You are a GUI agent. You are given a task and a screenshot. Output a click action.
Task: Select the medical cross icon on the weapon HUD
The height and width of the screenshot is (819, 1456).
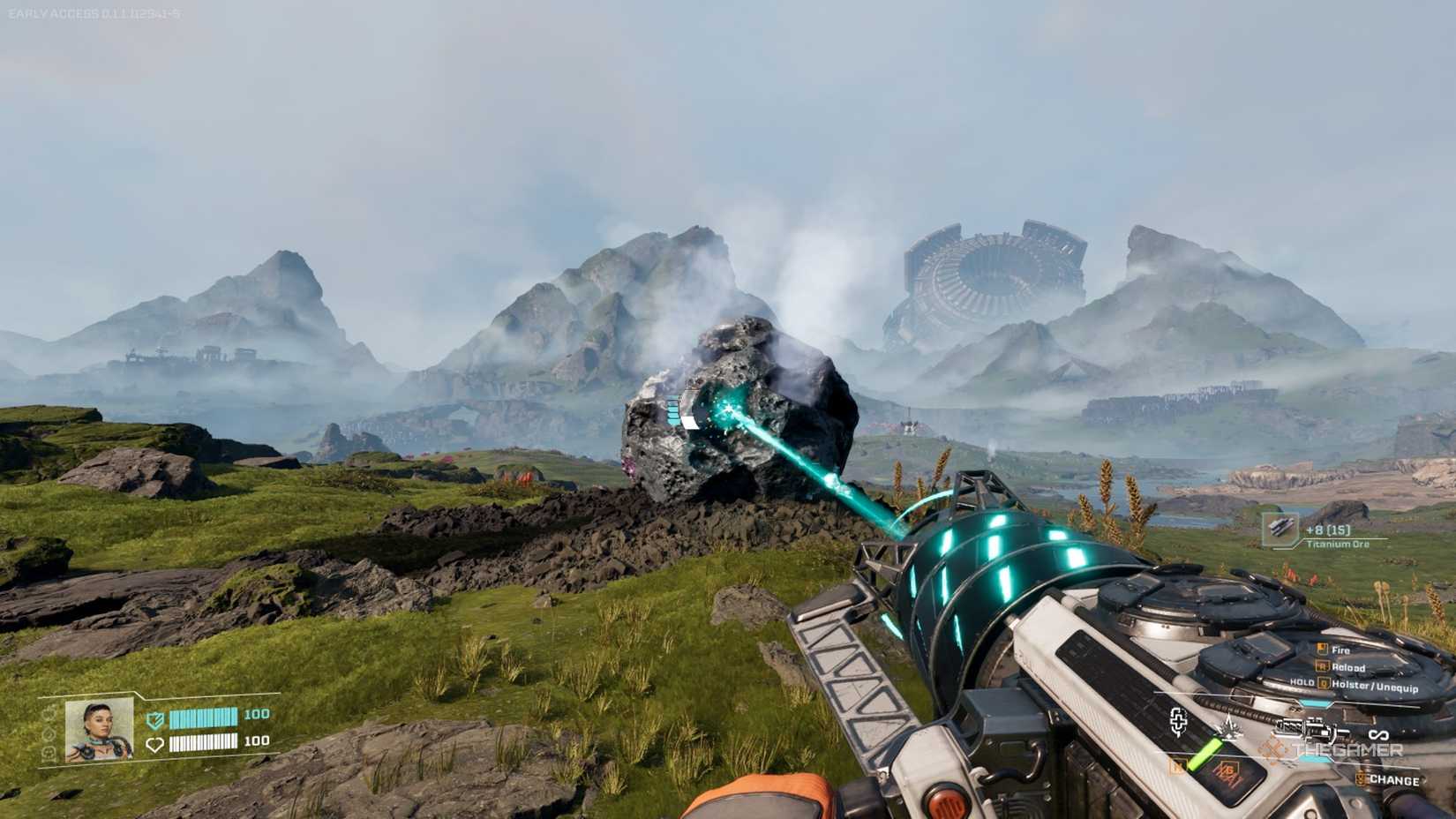[x=1179, y=722]
